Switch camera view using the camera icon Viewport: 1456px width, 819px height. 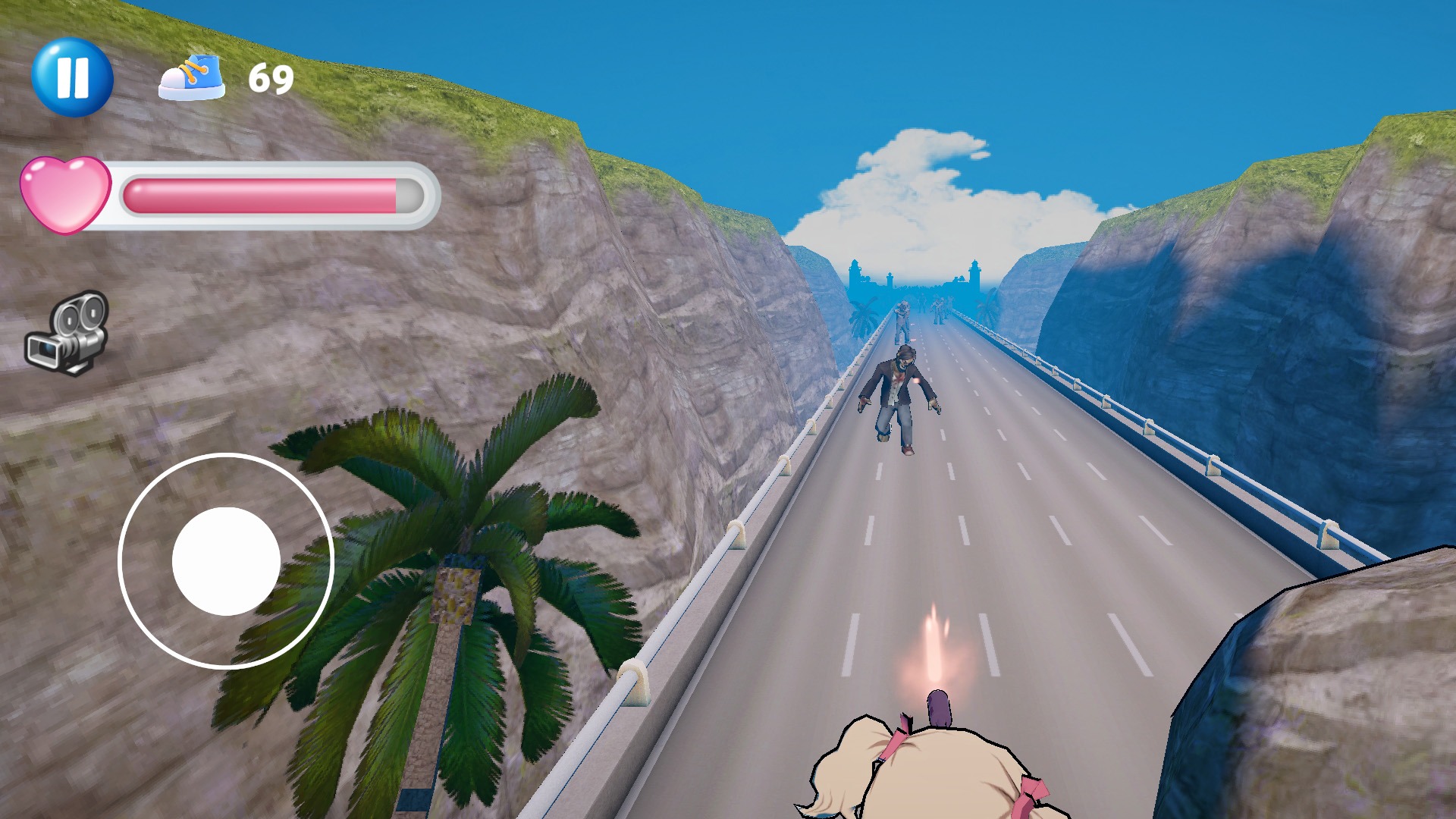(68, 332)
